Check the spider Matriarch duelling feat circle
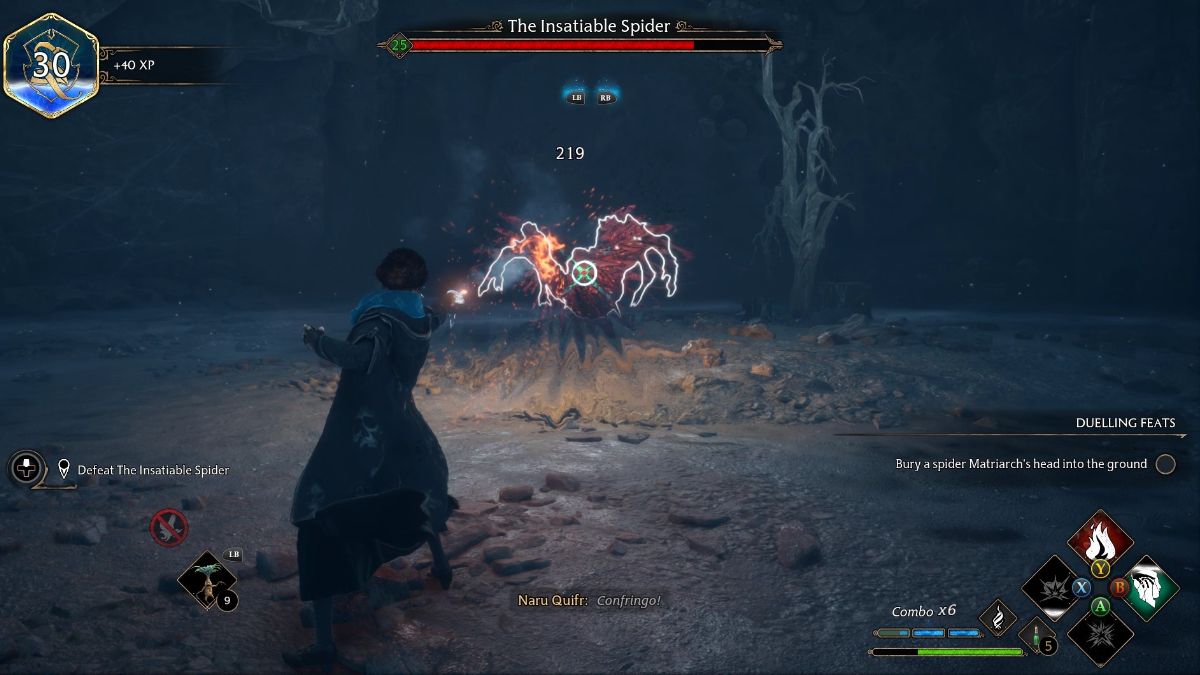This screenshot has height=675, width=1200. tap(1165, 464)
